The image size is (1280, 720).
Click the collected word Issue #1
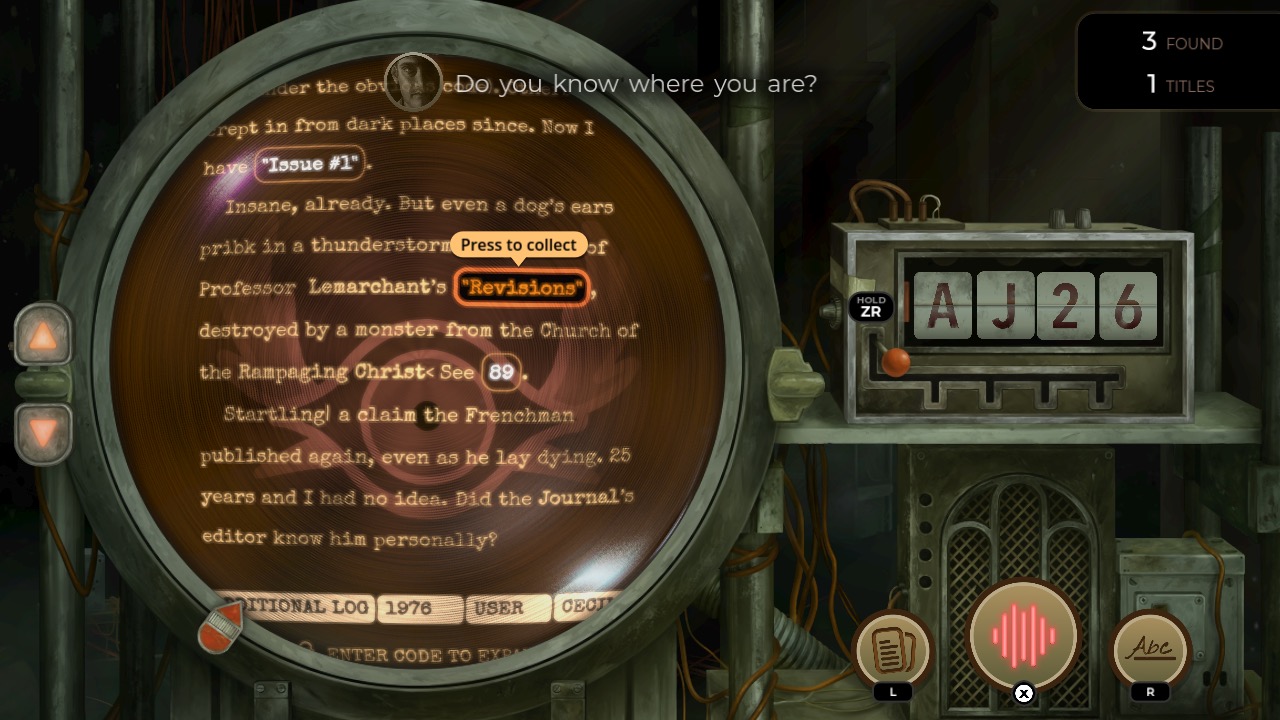[310, 164]
